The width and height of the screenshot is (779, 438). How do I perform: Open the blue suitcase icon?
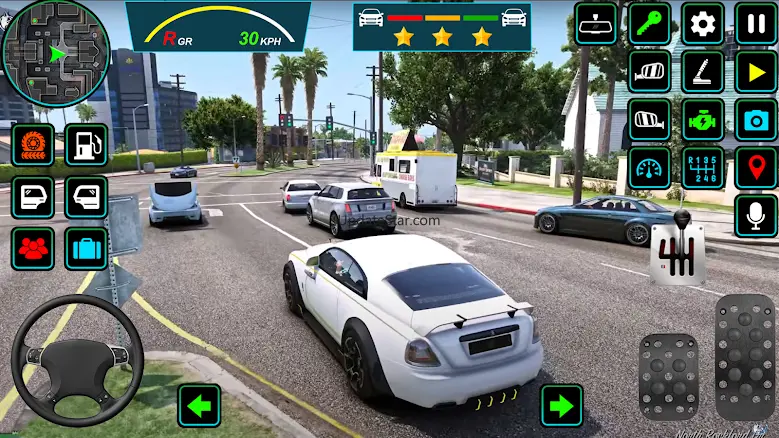[x=86, y=248]
